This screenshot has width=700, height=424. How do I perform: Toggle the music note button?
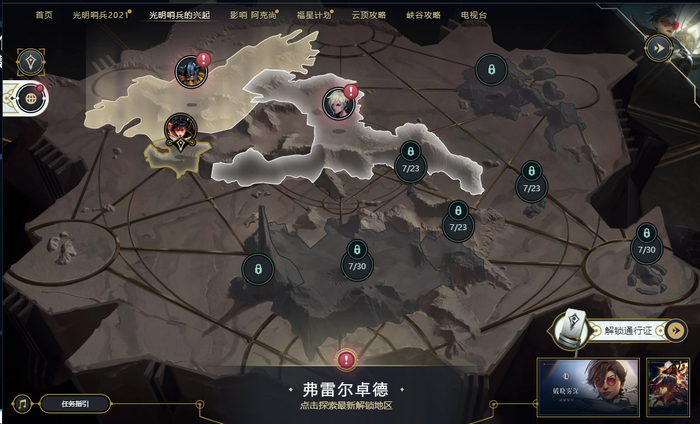[x=22, y=404]
